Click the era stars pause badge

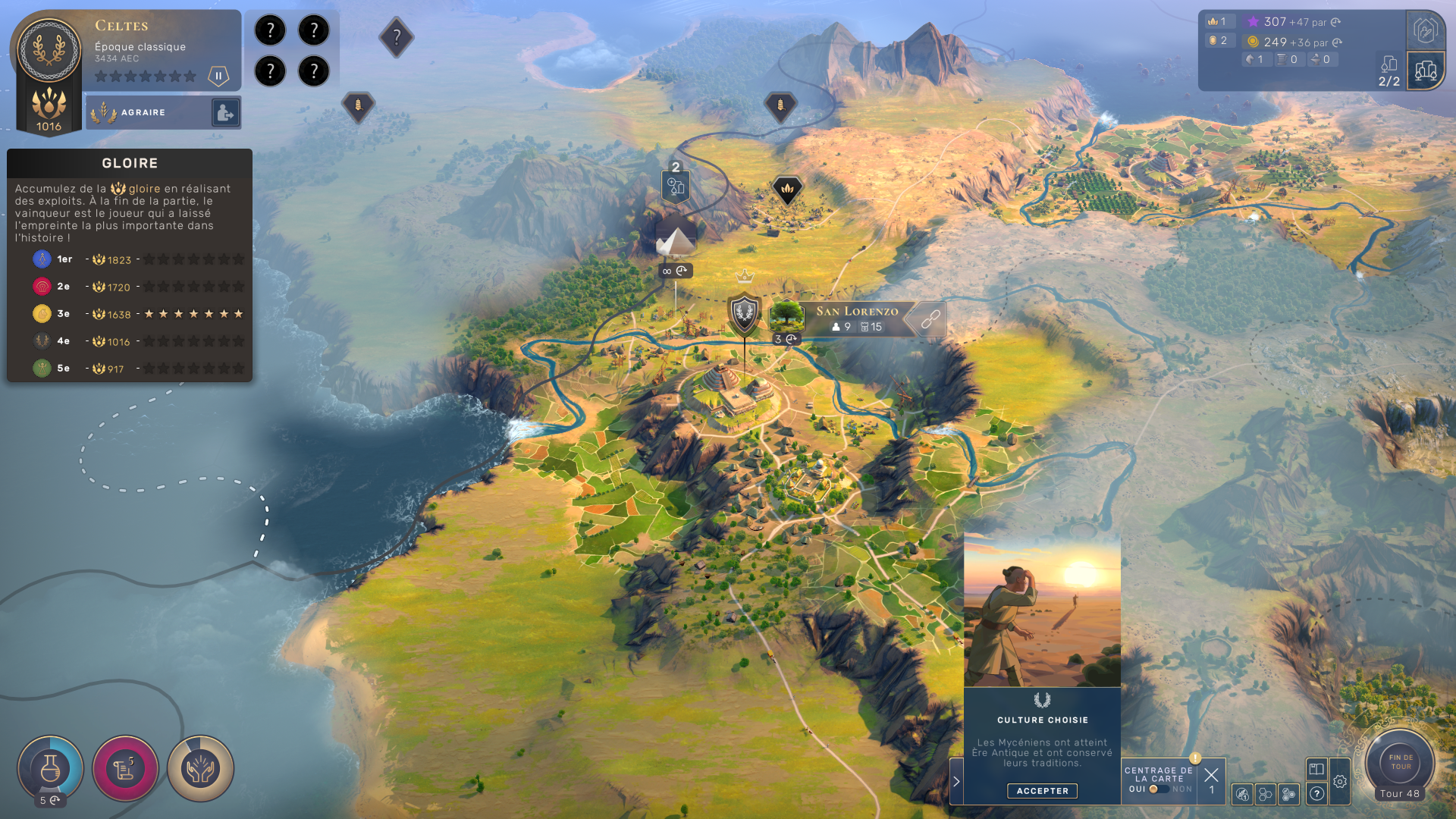218,76
